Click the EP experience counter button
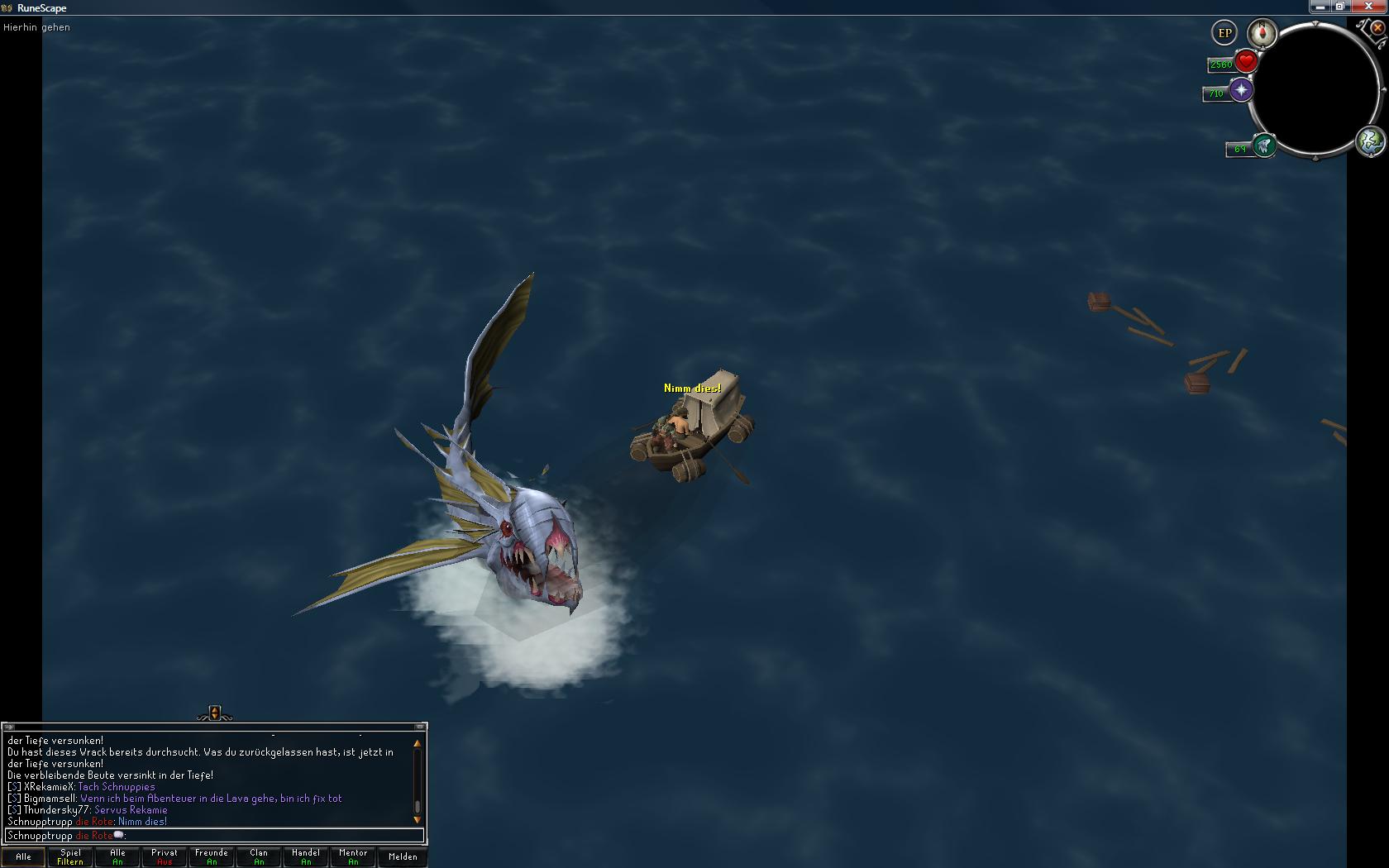This screenshot has height=868, width=1389. tap(1224, 33)
